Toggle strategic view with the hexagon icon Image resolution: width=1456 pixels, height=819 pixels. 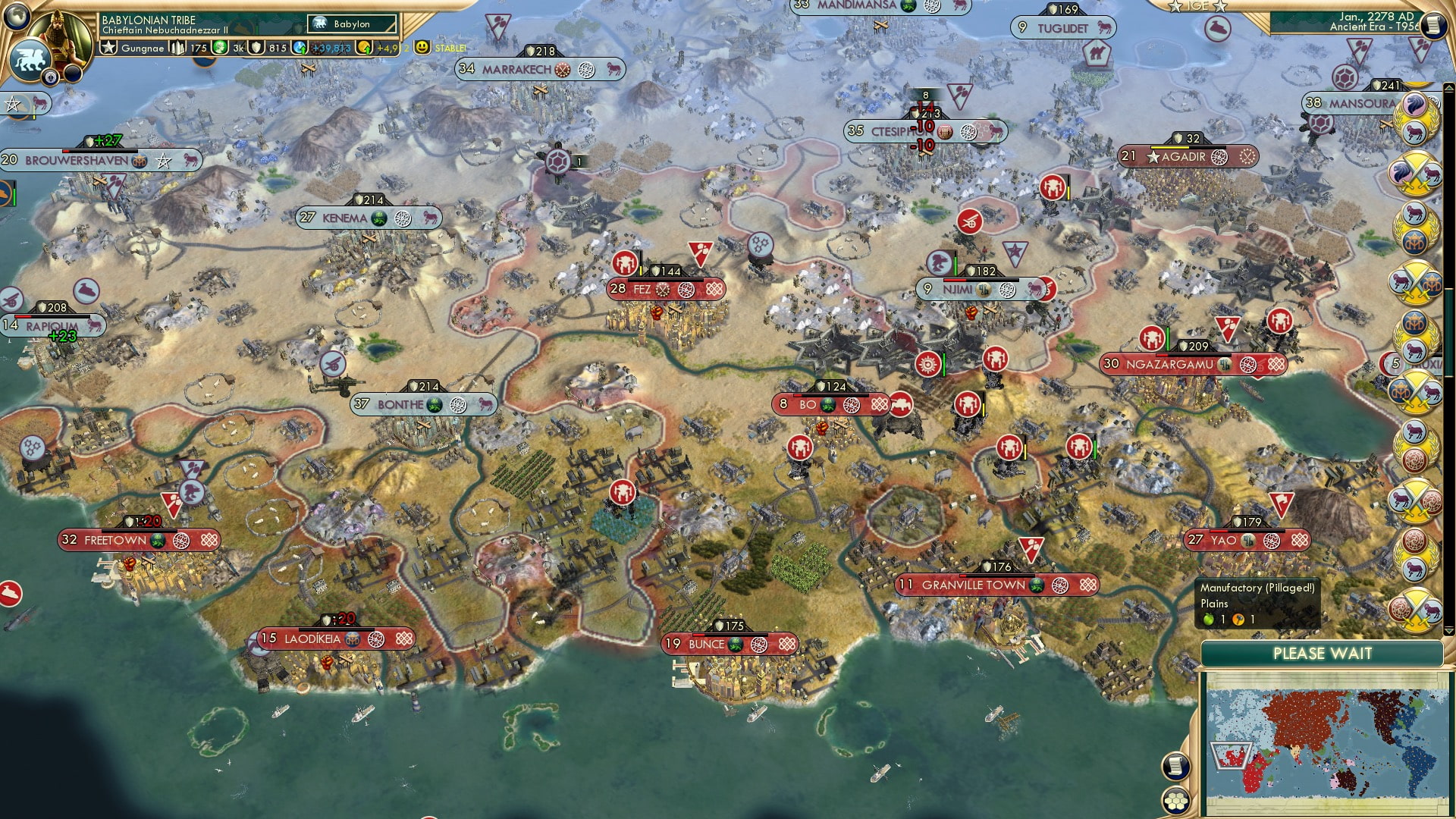point(1175,801)
